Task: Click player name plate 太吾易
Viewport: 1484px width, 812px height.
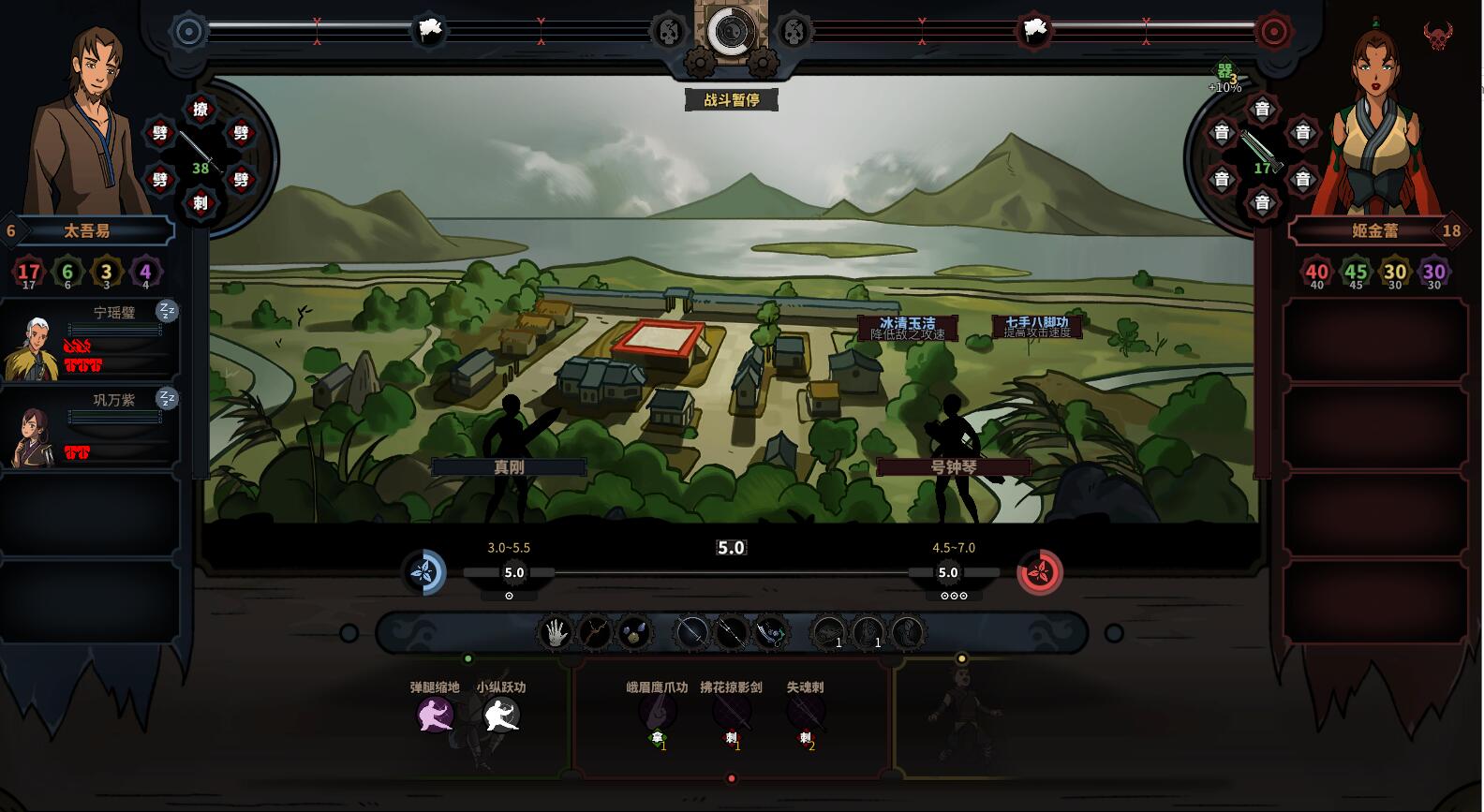Action: (x=87, y=230)
